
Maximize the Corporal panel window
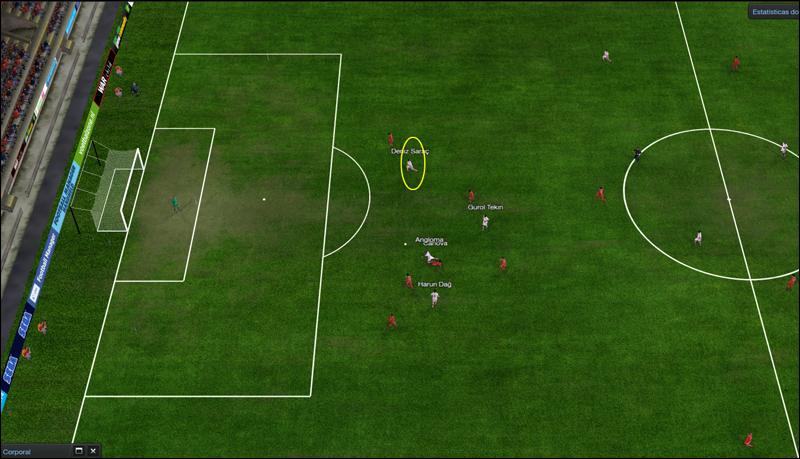(78, 451)
